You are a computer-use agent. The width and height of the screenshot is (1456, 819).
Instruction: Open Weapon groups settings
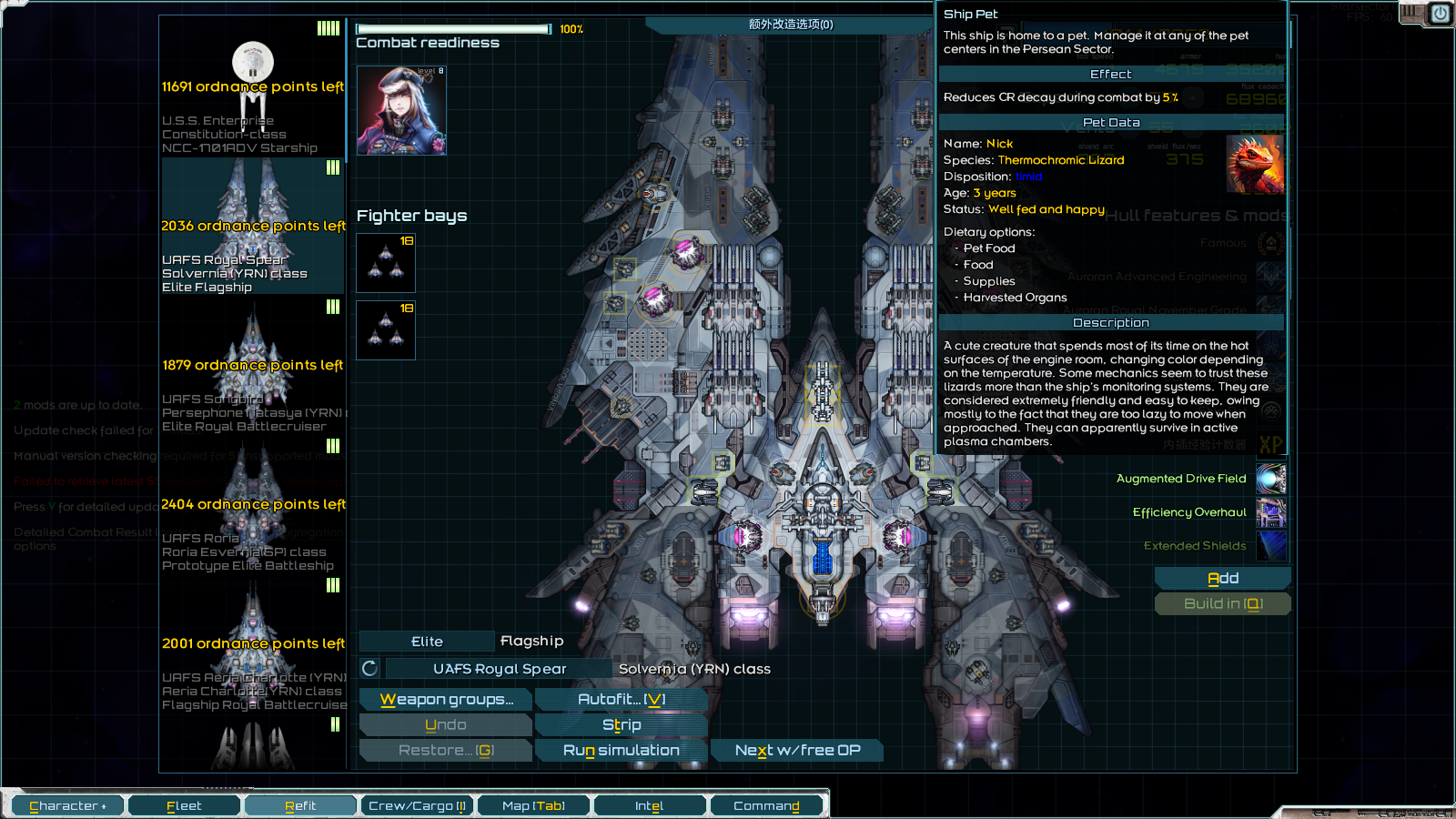click(x=446, y=699)
